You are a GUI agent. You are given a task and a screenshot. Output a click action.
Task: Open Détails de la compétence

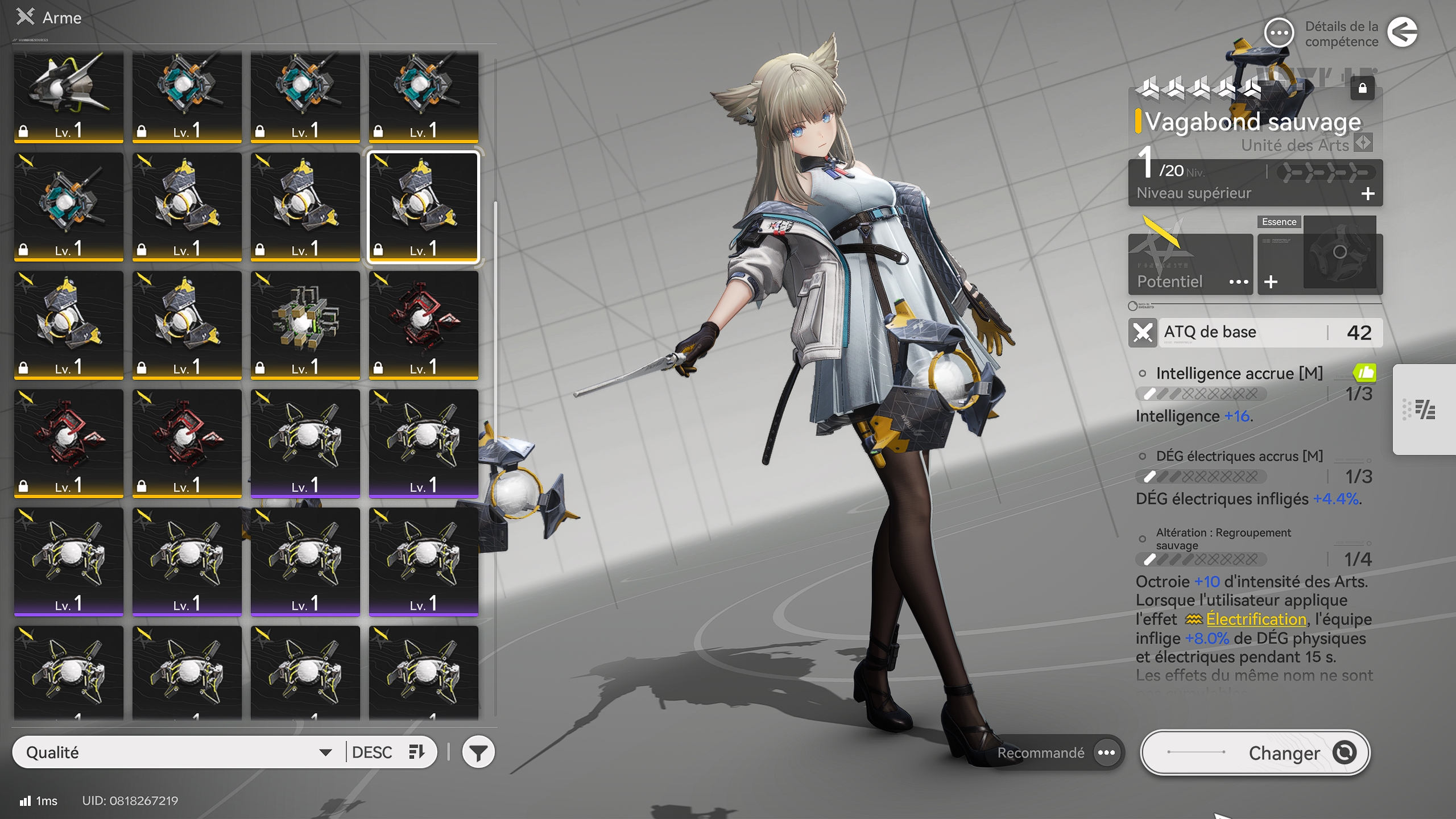[1279, 33]
